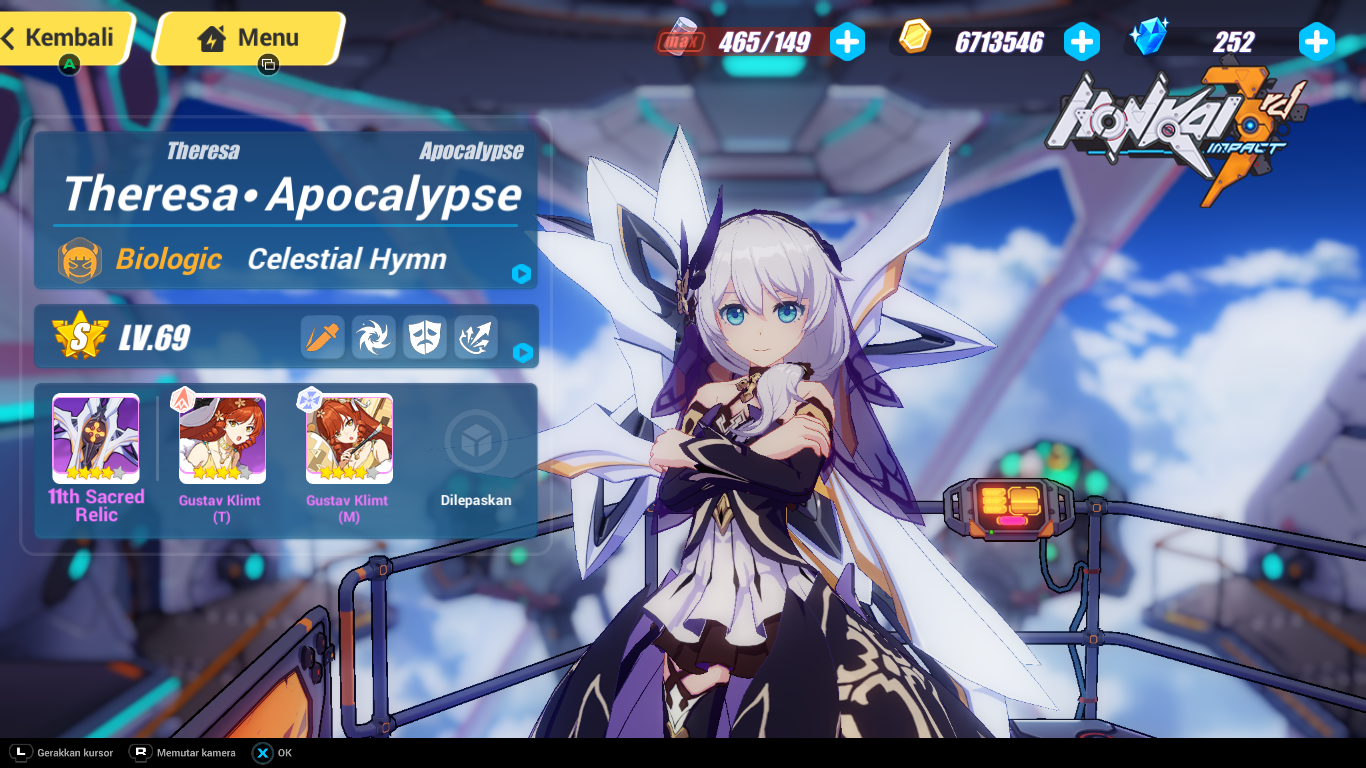
Task: Add coins with the plus button
Action: [1081, 42]
